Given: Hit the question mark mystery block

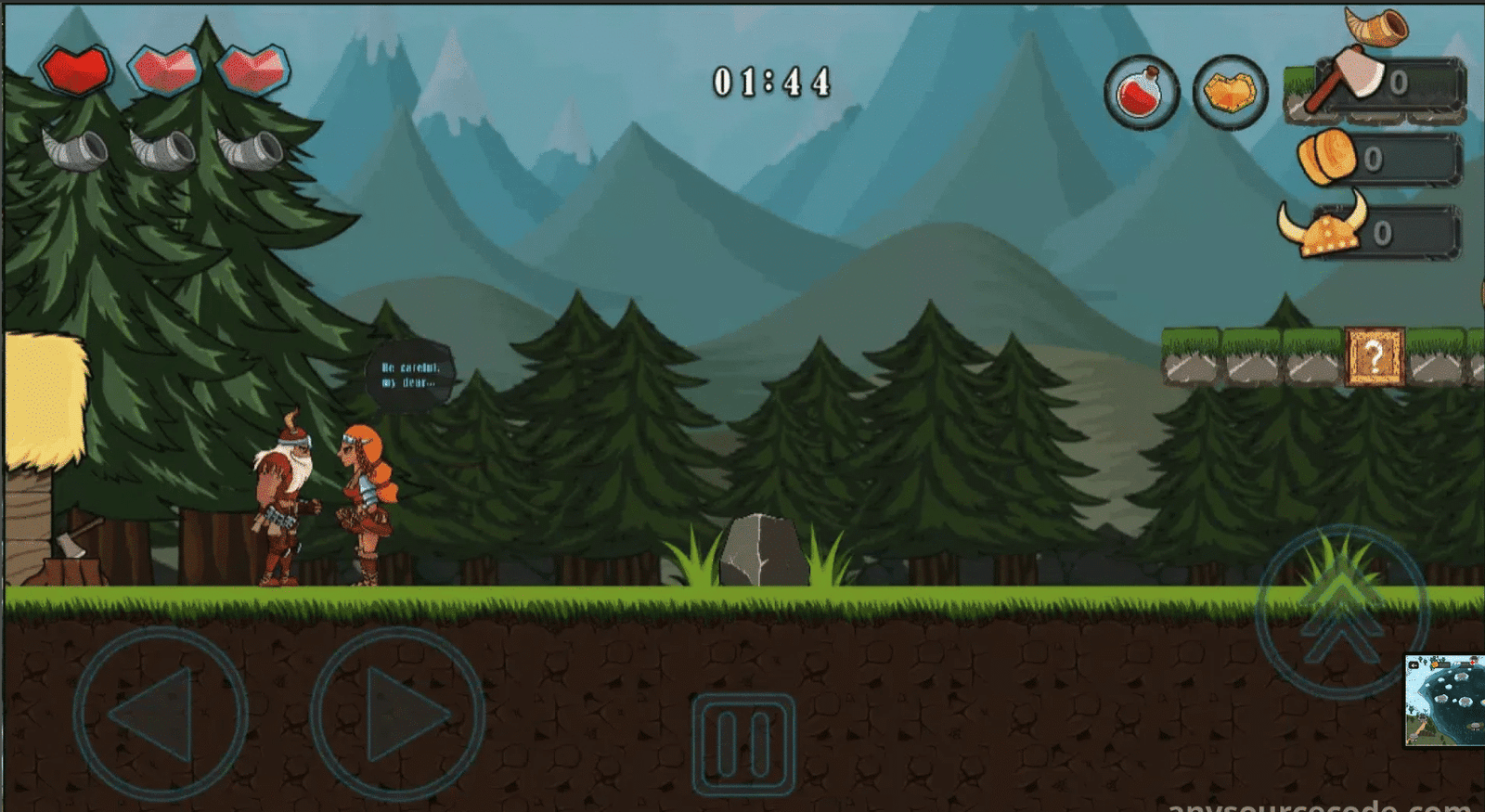Looking at the screenshot, I should [x=1375, y=355].
